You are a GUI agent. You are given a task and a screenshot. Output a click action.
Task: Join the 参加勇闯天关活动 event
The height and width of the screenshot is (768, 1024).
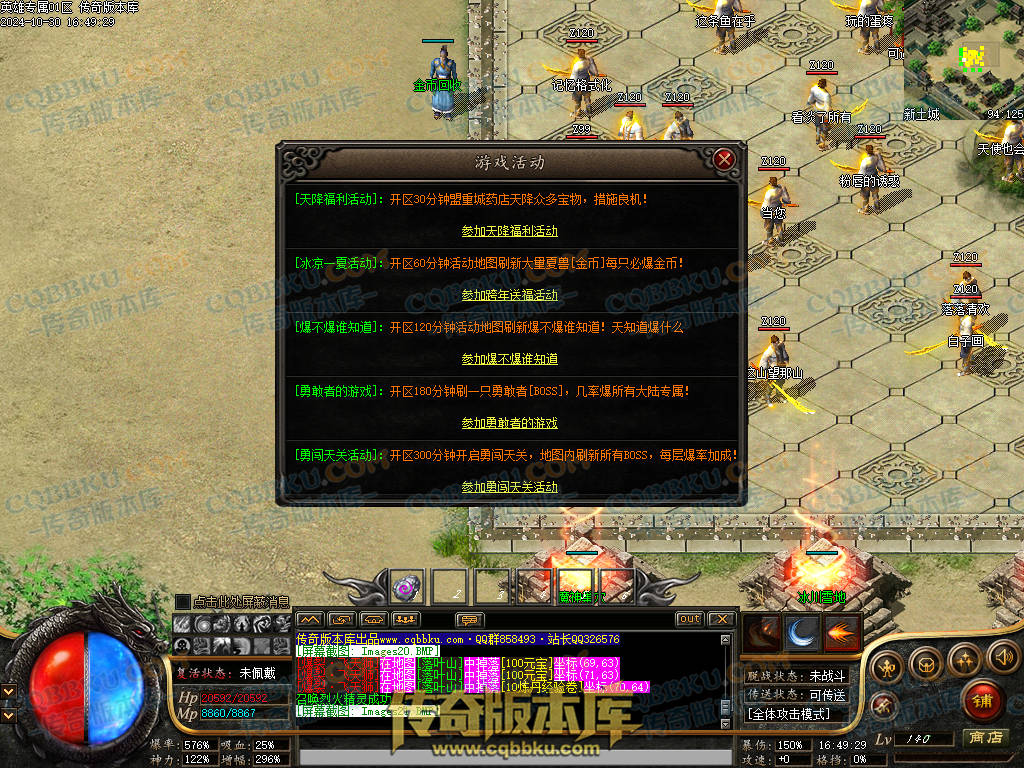click(x=509, y=487)
